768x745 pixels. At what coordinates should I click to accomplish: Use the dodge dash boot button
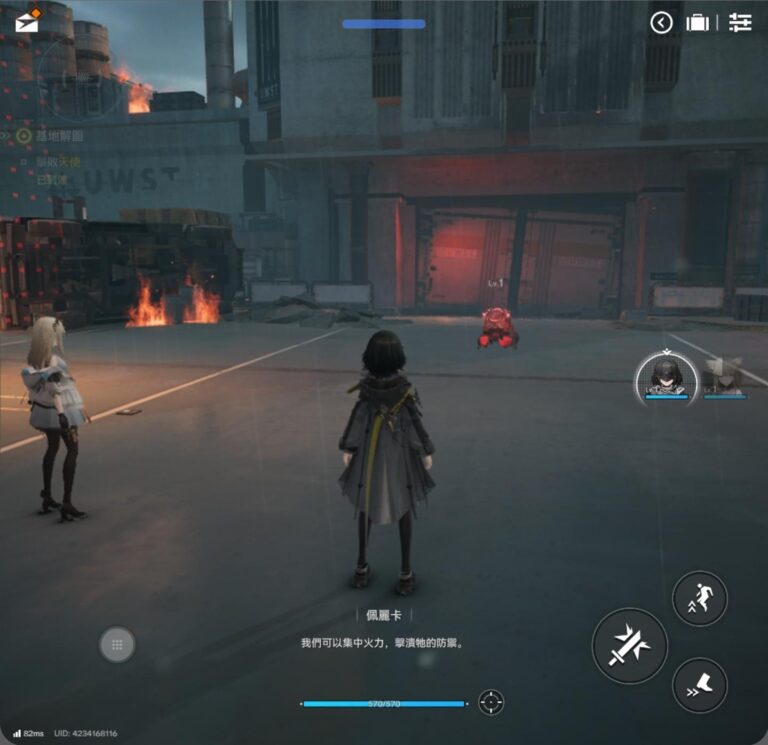[x=700, y=684]
